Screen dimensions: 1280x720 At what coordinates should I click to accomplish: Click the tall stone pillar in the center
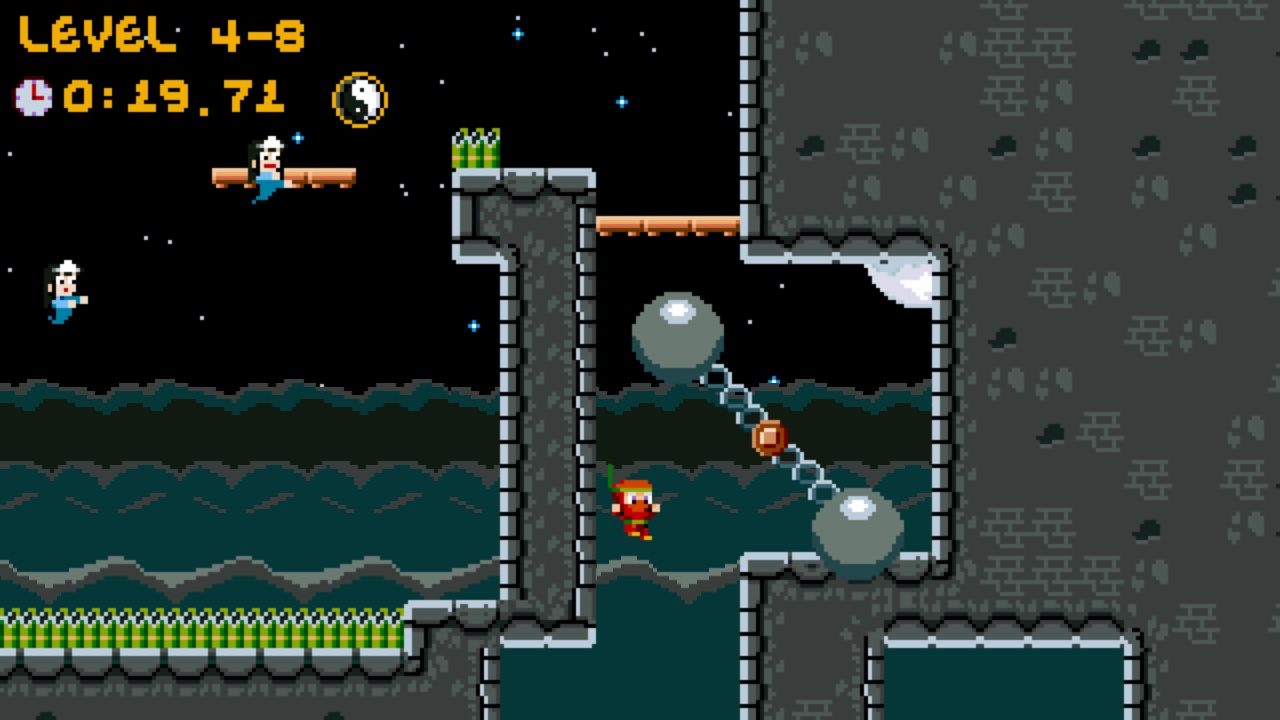[540, 400]
